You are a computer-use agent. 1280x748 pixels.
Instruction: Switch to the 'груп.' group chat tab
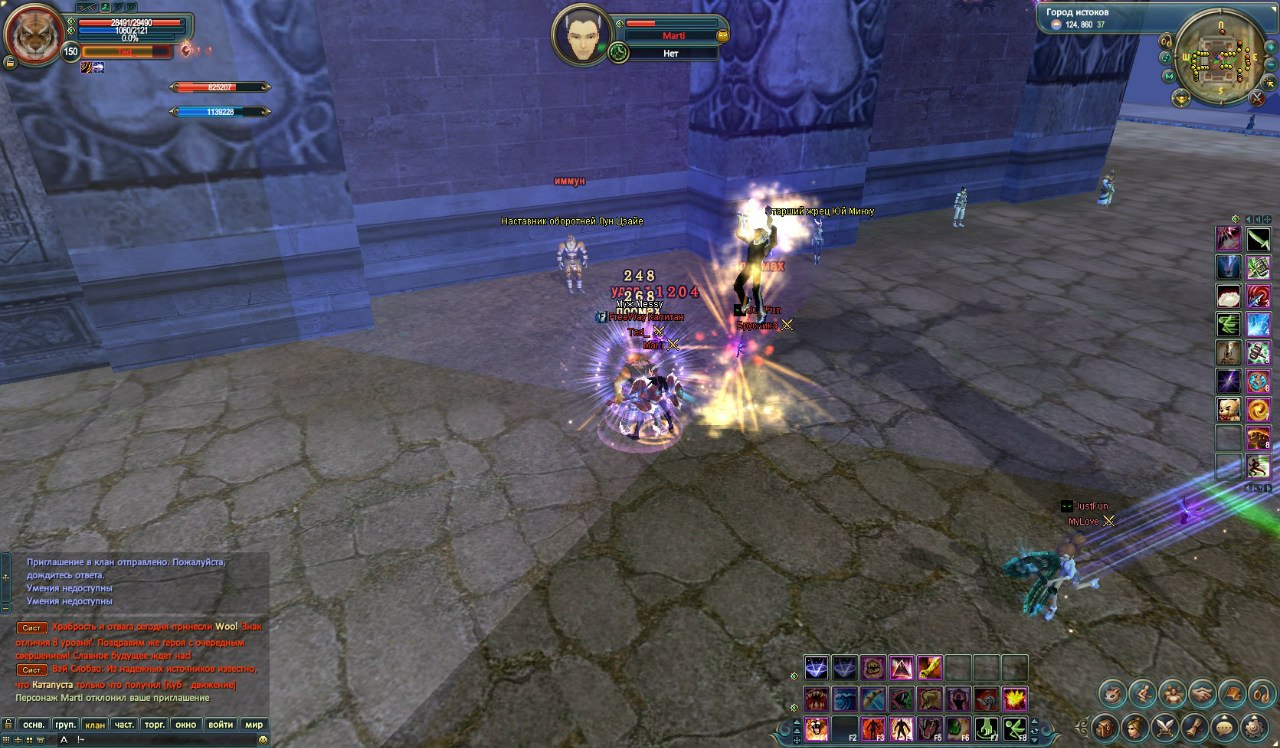click(x=65, y=724)
